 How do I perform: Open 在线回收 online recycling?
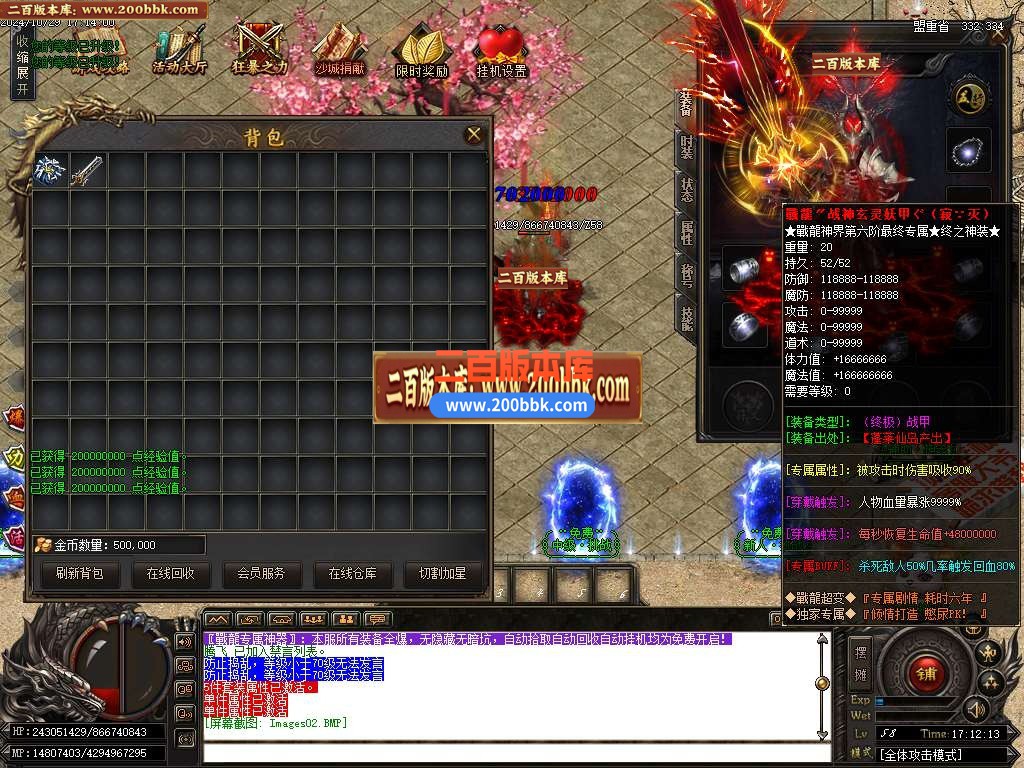(170, 574)
